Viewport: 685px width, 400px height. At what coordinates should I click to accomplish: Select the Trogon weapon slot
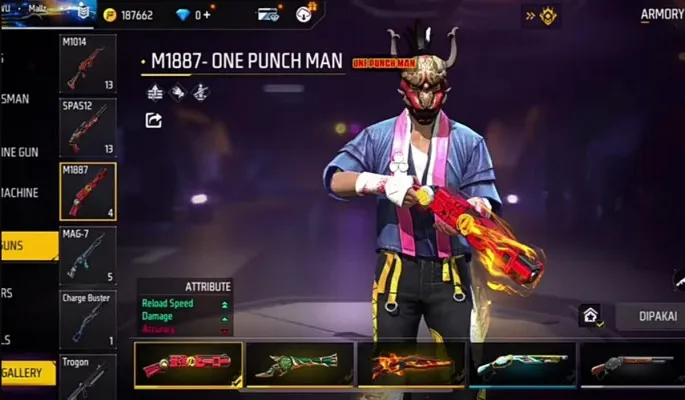point(88,376)
